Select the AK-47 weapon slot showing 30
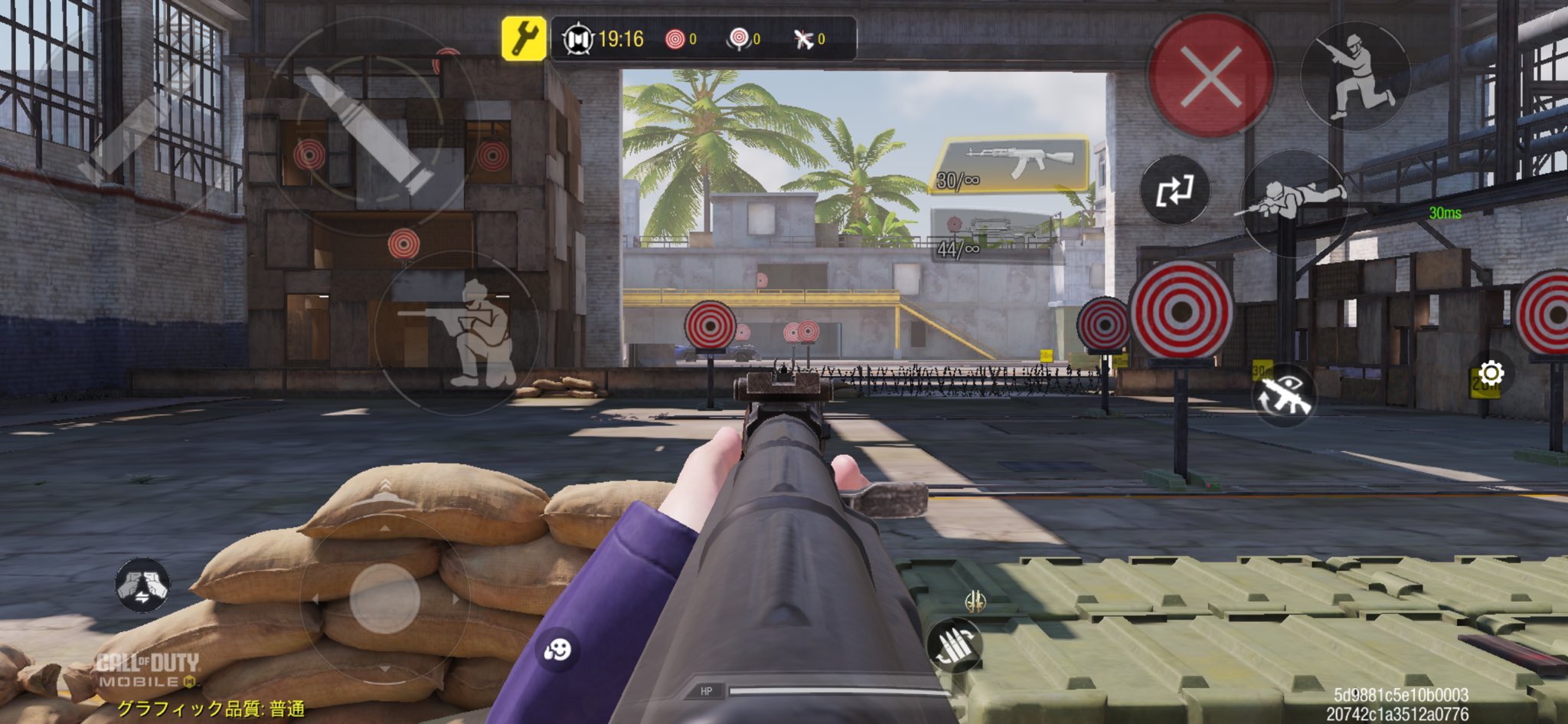 pos(1011,164)
